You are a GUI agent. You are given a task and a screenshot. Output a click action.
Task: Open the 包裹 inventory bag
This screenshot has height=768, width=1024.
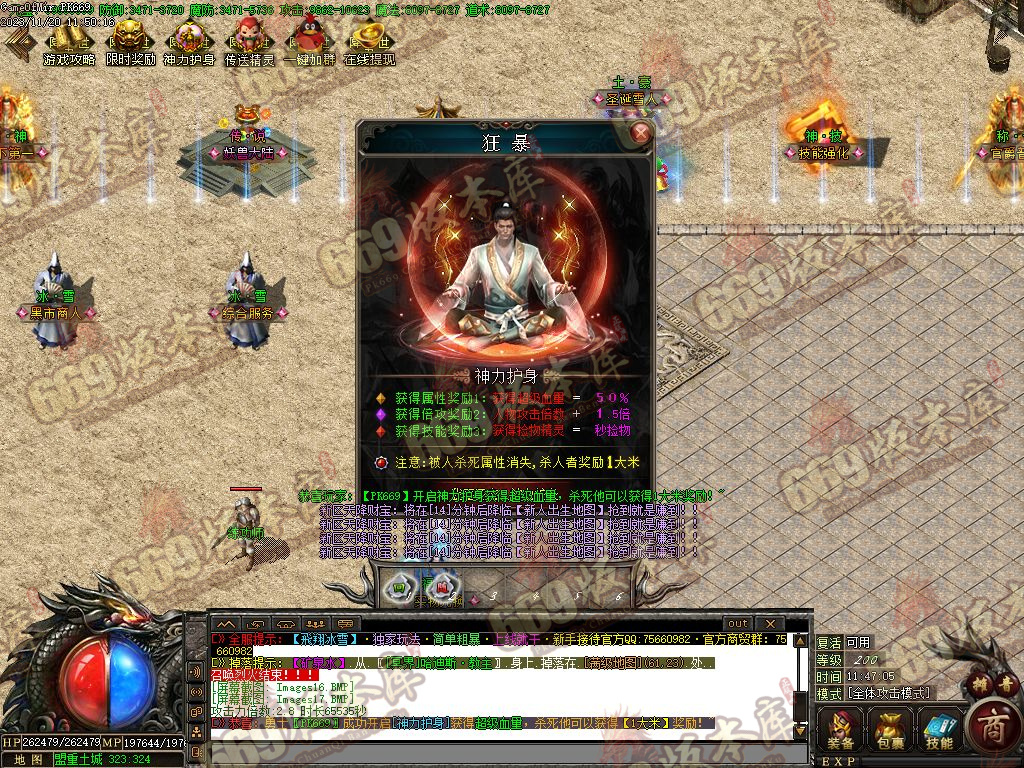click(x=889, y=728)
